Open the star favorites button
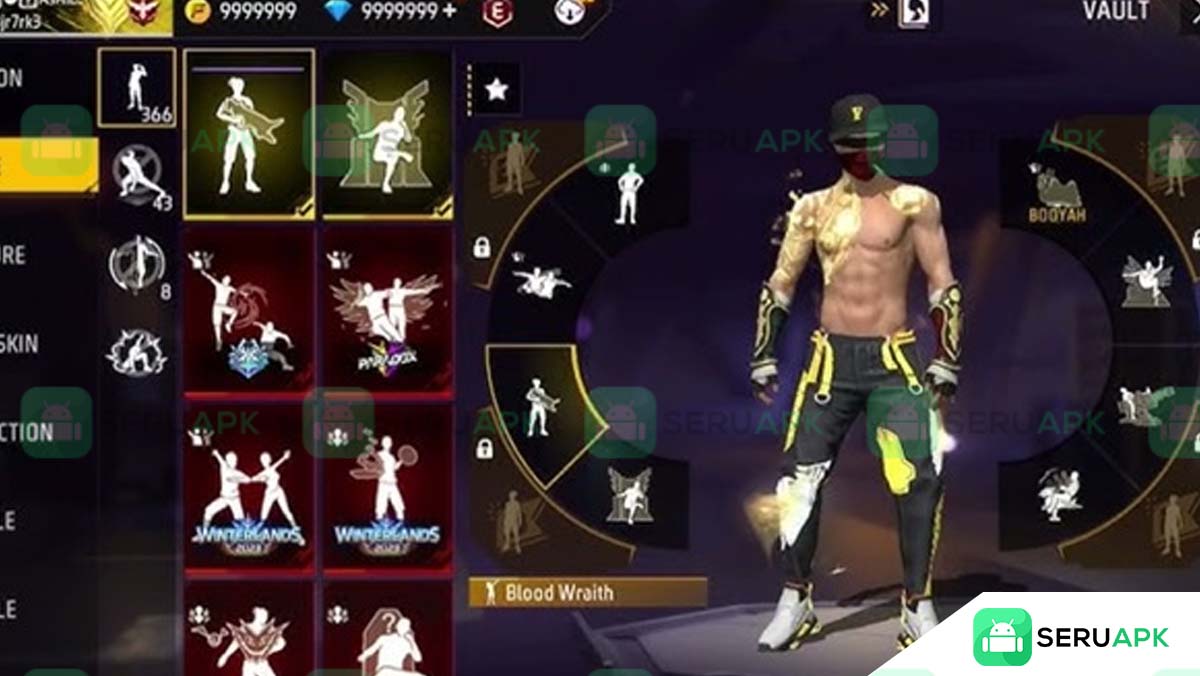 496,90
